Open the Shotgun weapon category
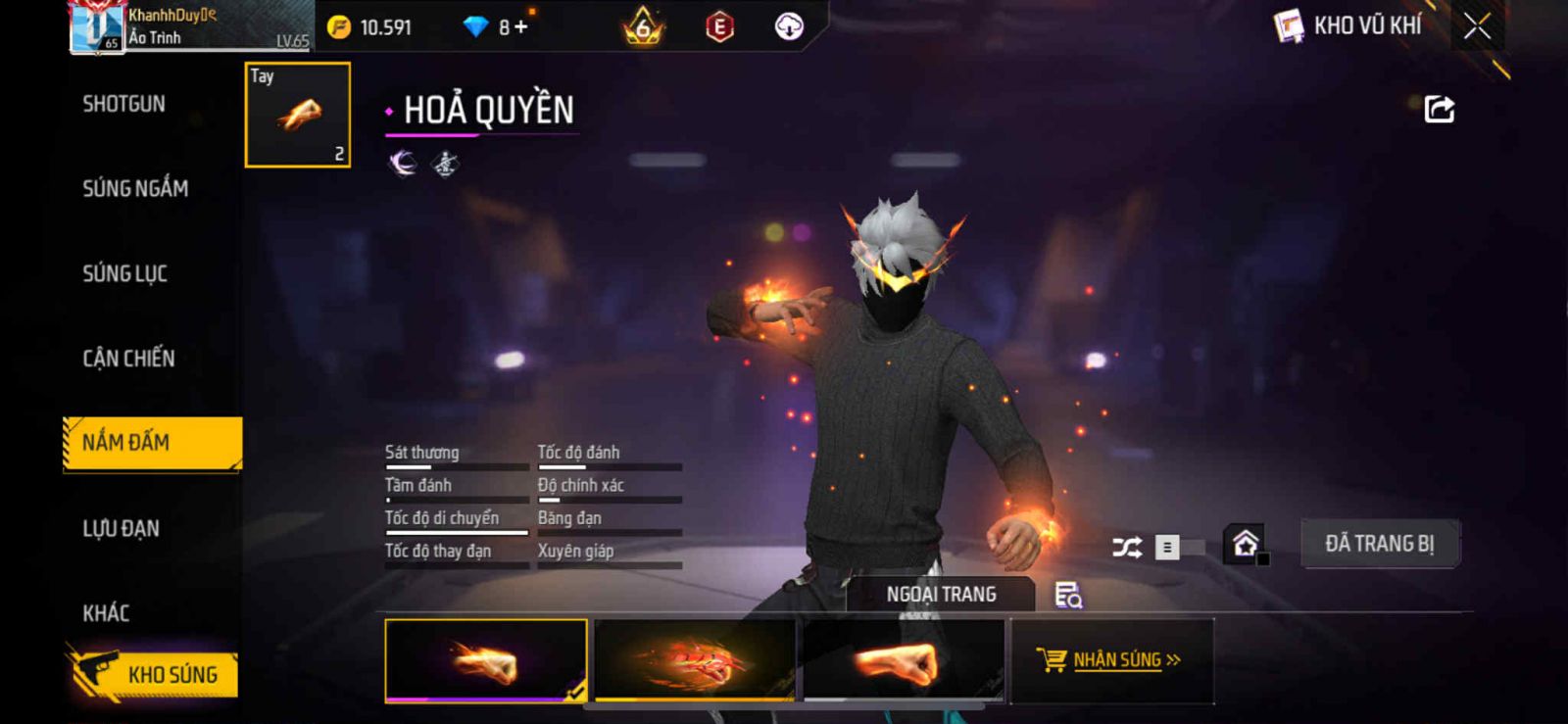Viewport: 1568px width, 724px height. point(123,104)
